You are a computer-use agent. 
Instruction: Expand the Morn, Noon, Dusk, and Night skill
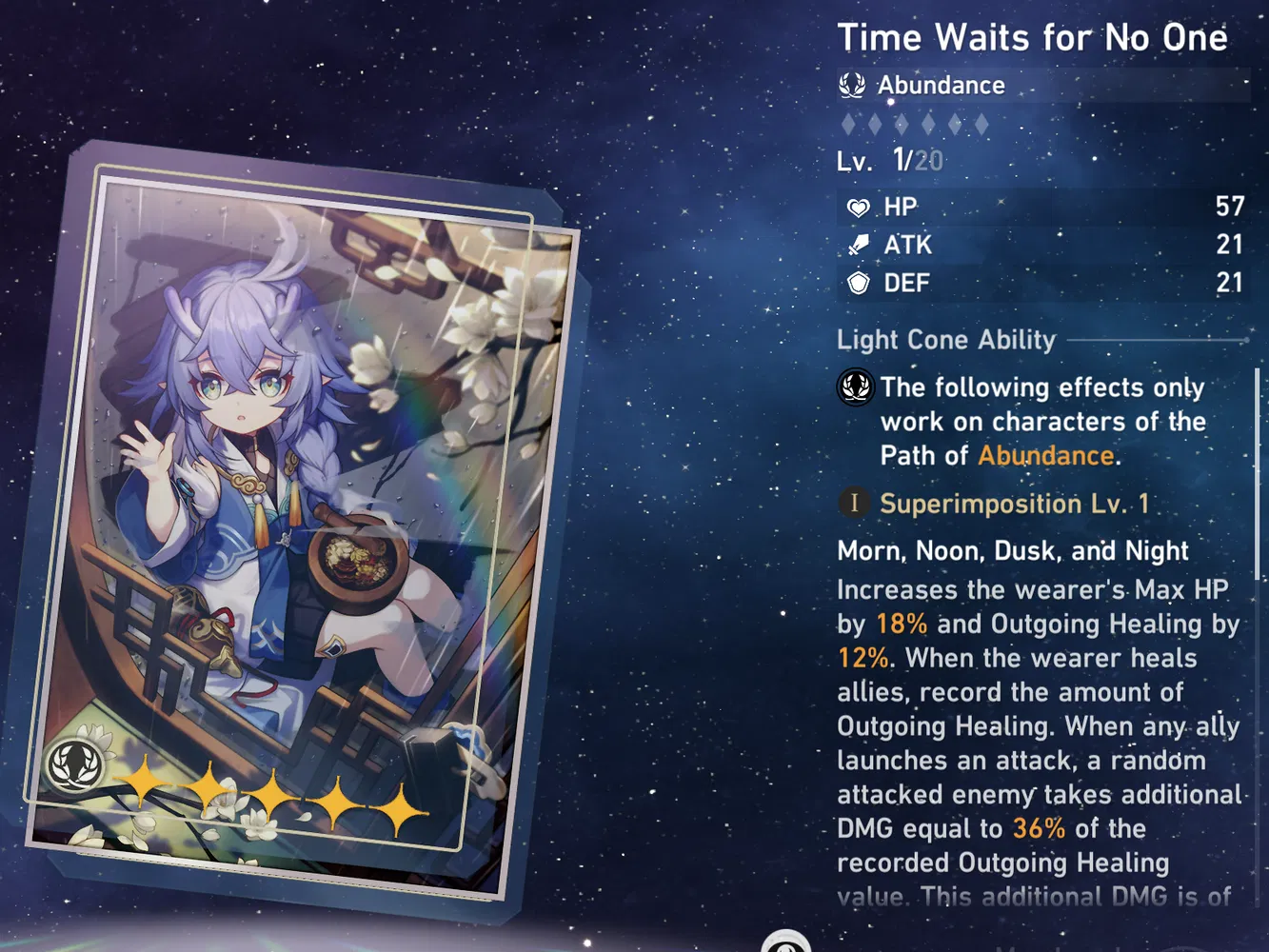pyautogui.click(x=1012, y=551)
